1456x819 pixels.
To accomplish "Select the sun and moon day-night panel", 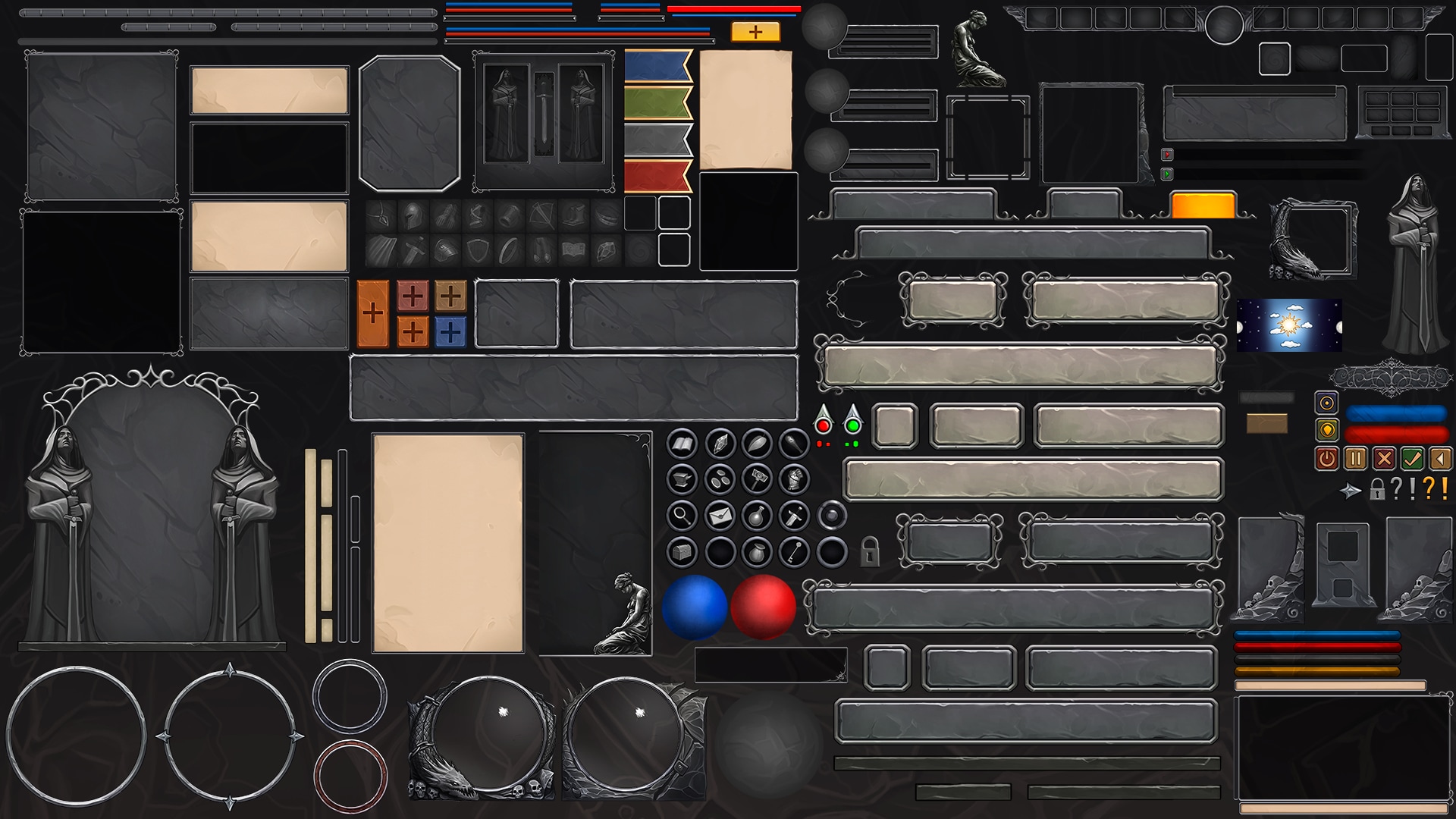I will coord(1288,326).
